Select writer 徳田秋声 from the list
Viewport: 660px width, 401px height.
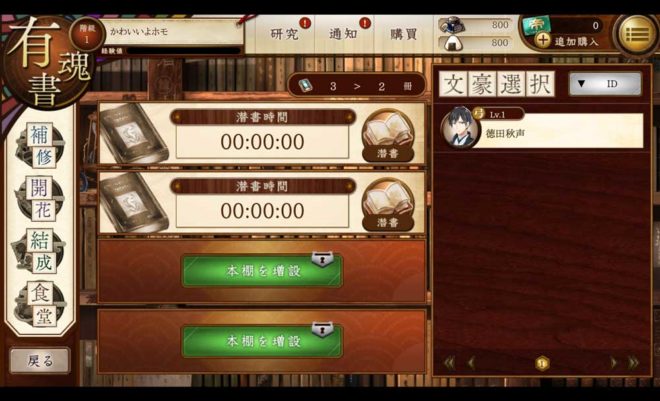pyautogui.click(x=542, y=130)
